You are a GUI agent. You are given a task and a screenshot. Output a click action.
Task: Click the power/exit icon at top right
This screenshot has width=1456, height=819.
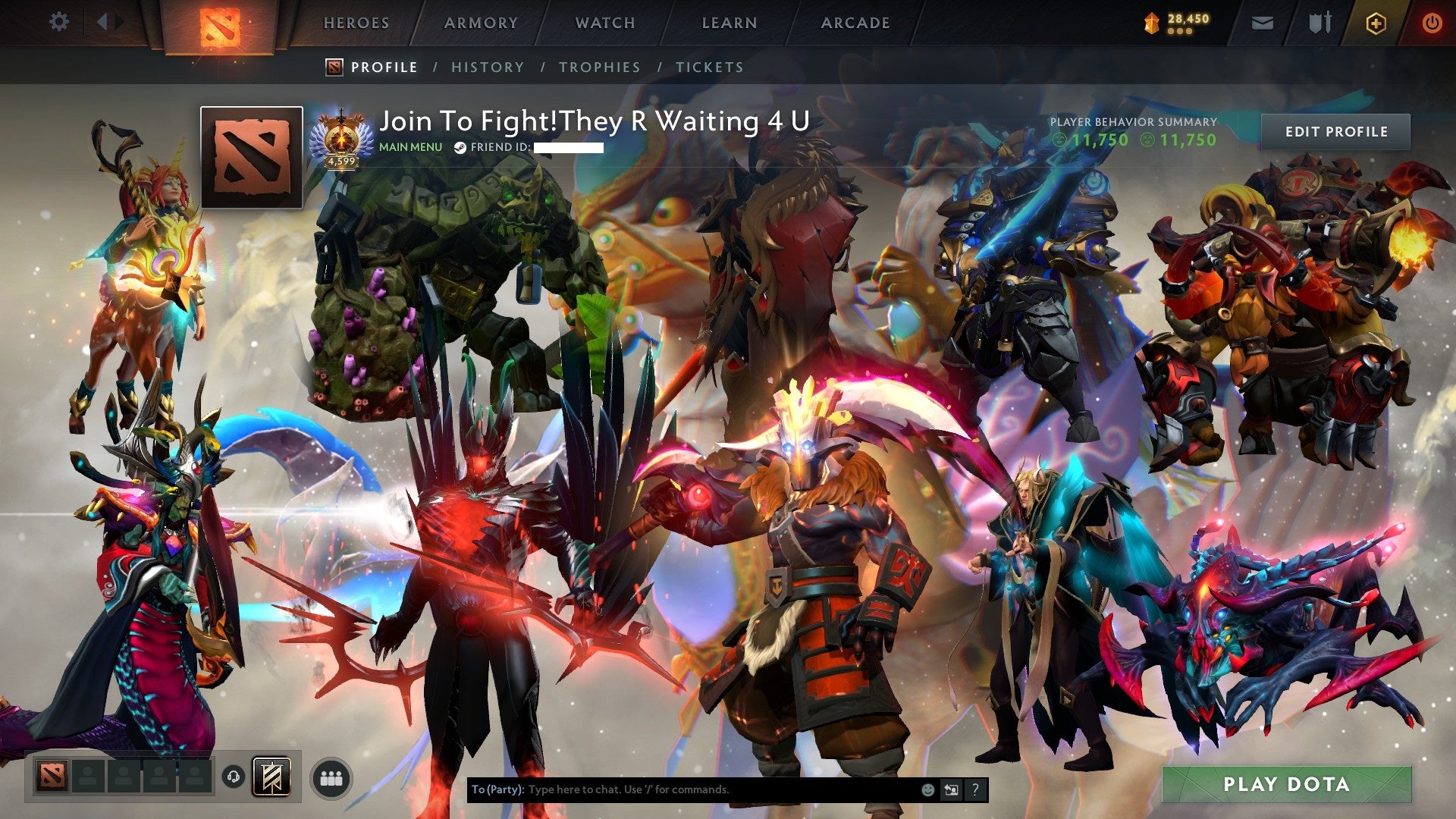(x=1432, y=23)
